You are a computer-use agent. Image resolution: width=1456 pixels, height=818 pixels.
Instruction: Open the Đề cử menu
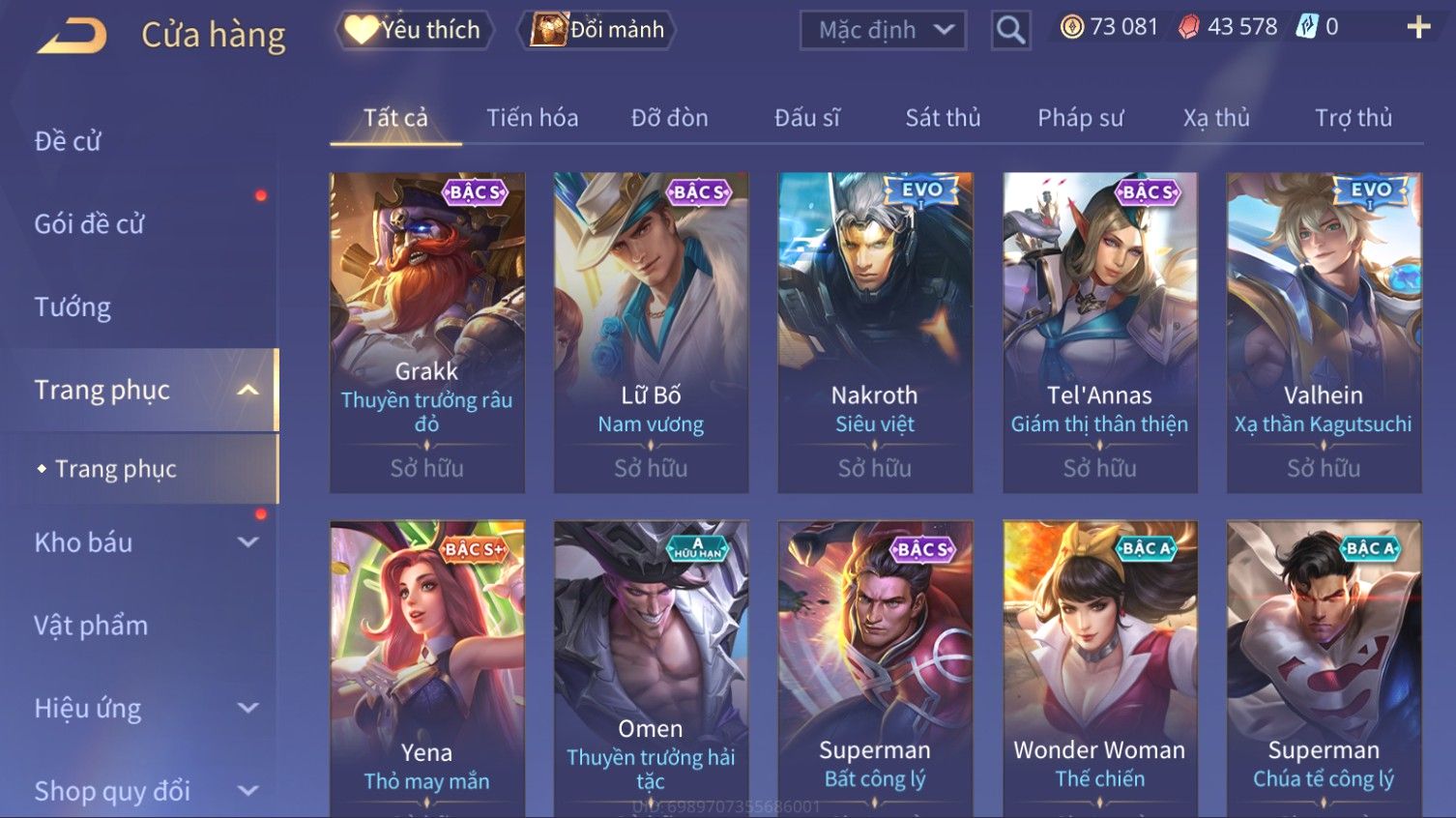[68, 141]
